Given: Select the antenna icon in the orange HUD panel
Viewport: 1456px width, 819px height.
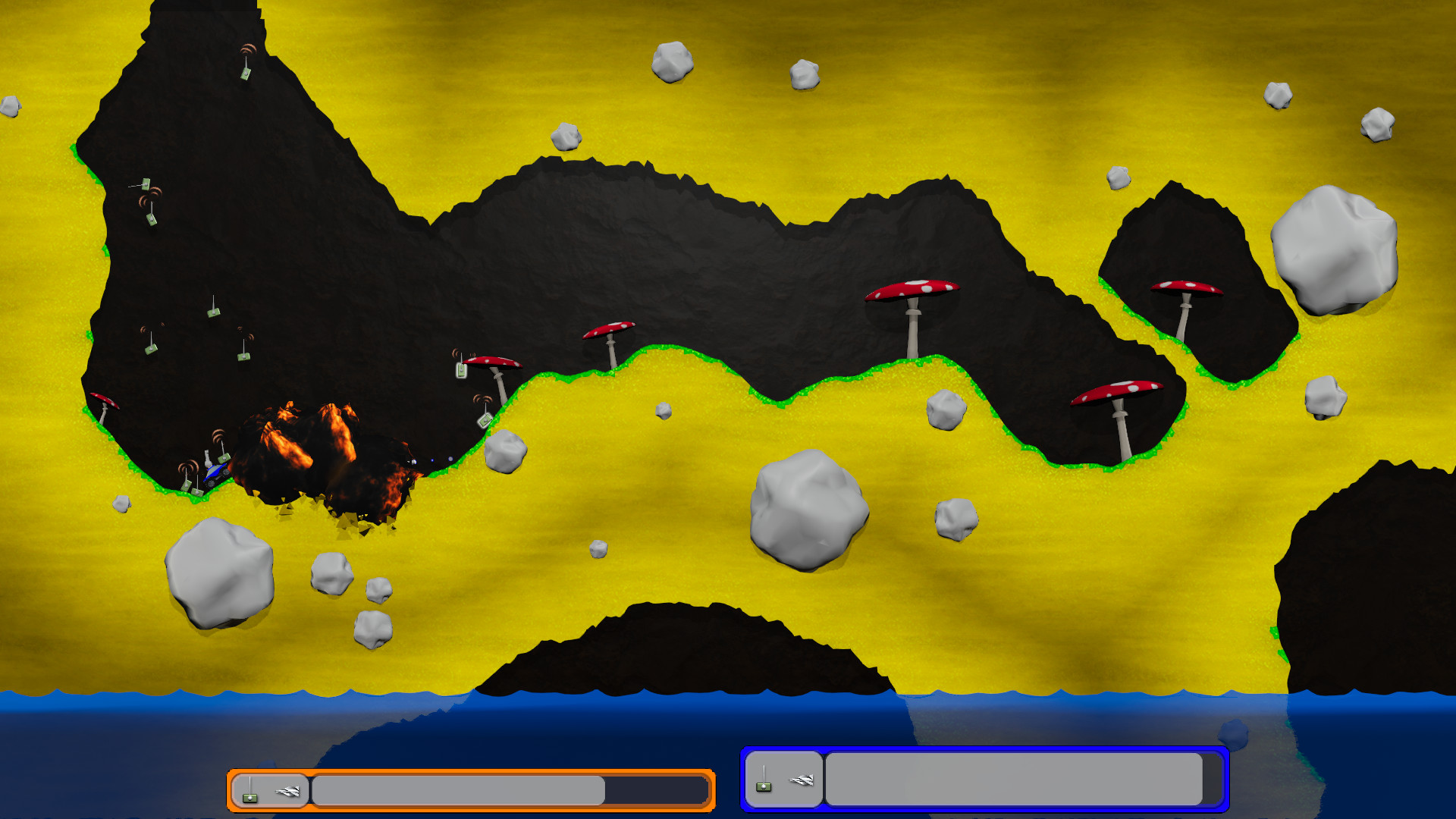Looking at the screenshot, I should point(251,795).
